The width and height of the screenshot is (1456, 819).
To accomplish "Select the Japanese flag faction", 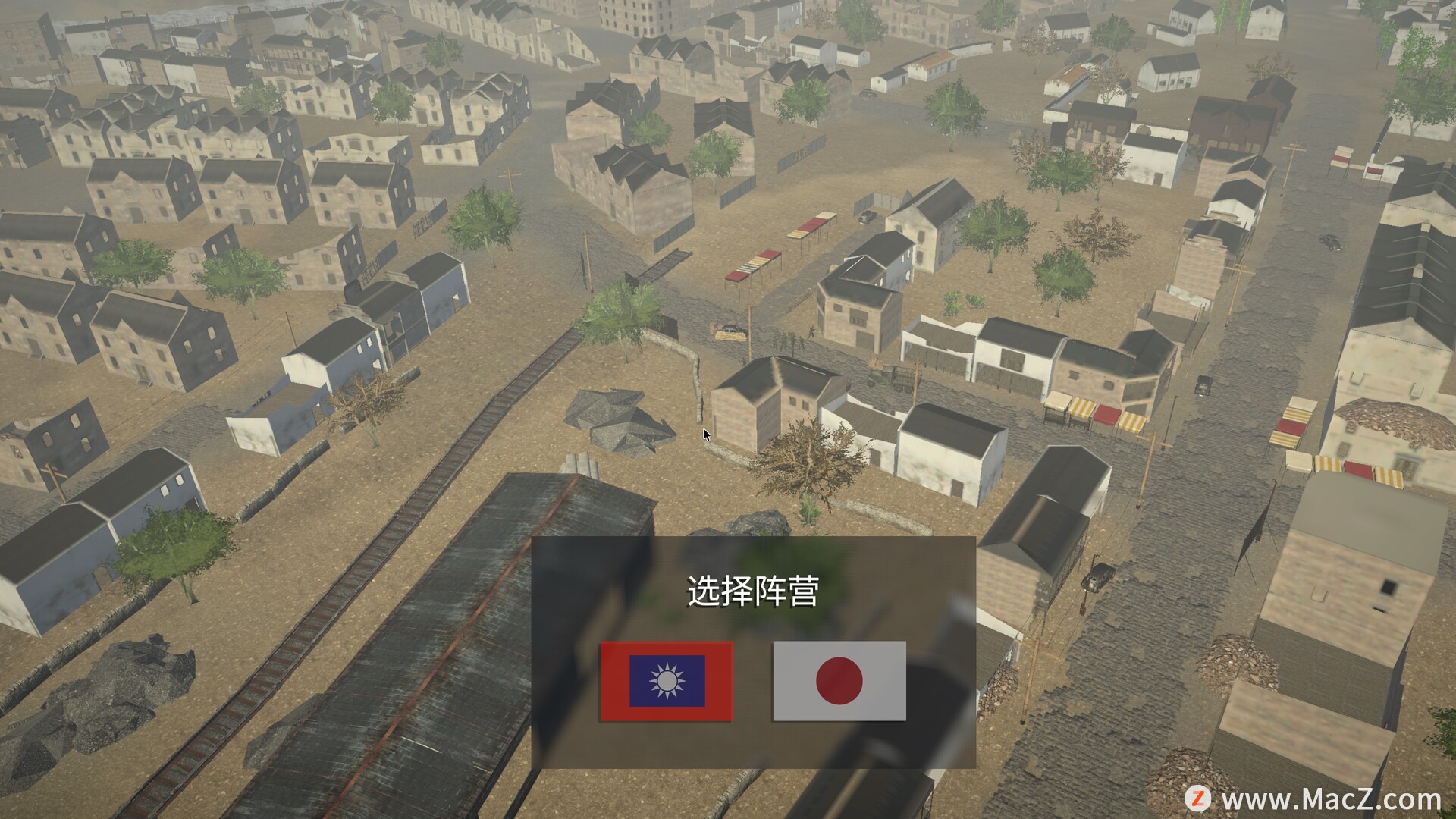I will [839, 681].
